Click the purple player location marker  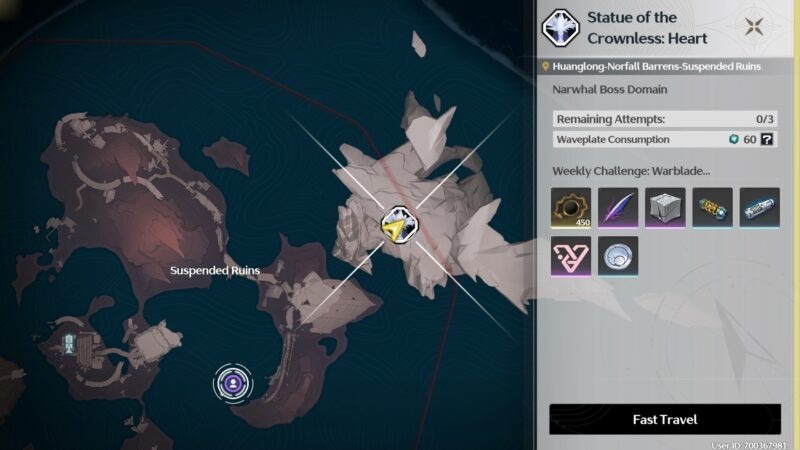click(233, 381)
